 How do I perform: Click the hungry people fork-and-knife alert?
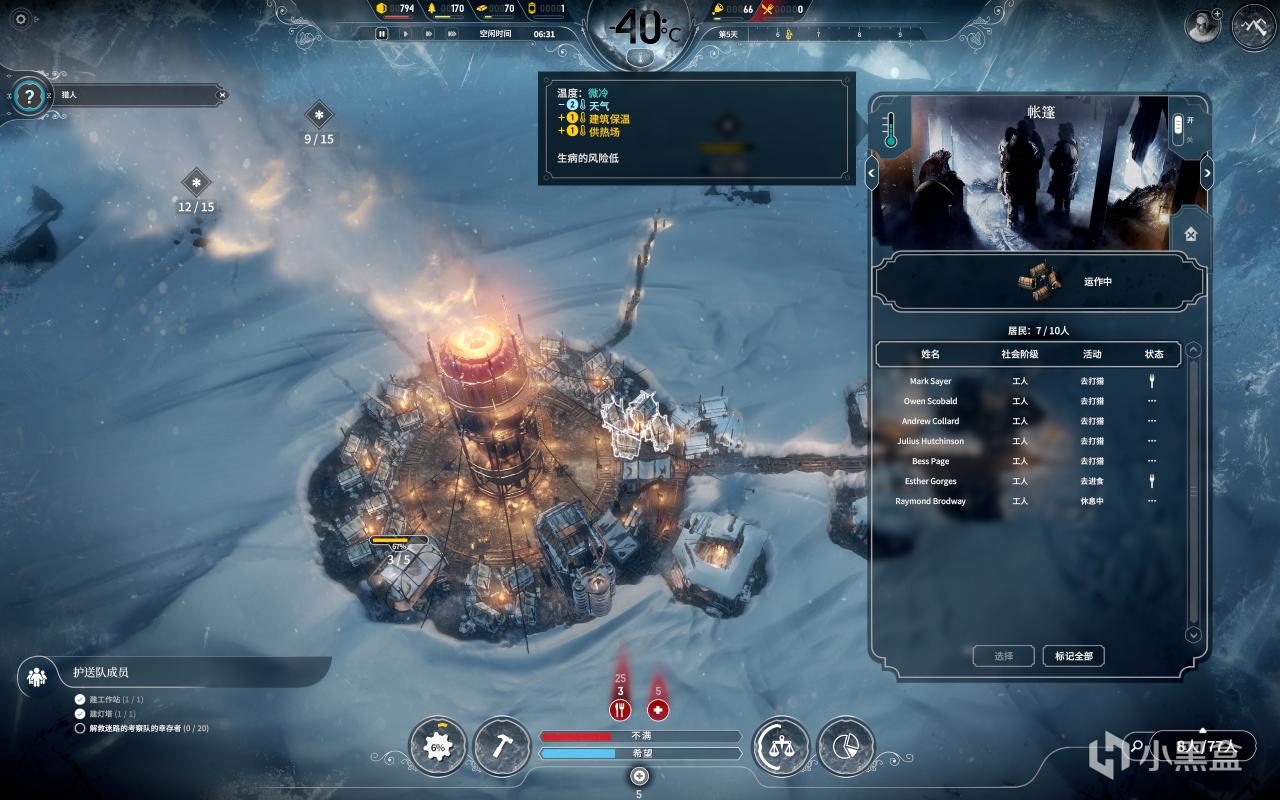[620, 710]
